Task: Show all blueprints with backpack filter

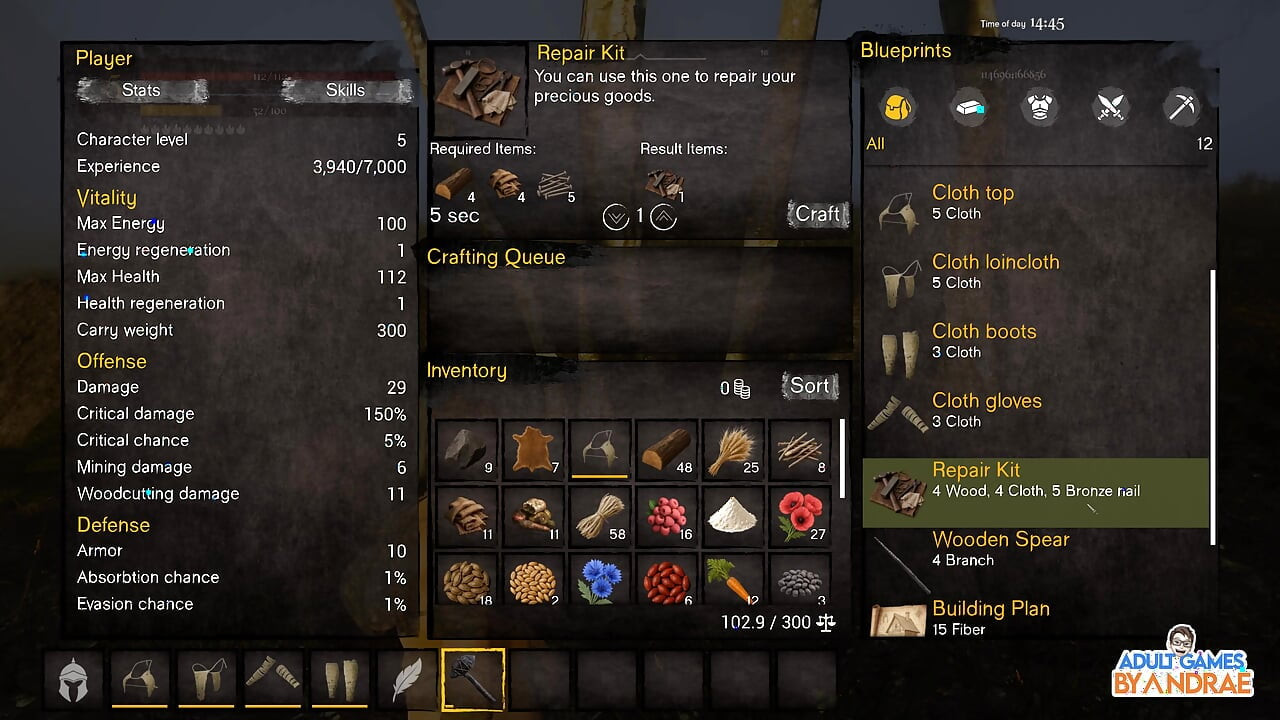Action: [897, 107]
